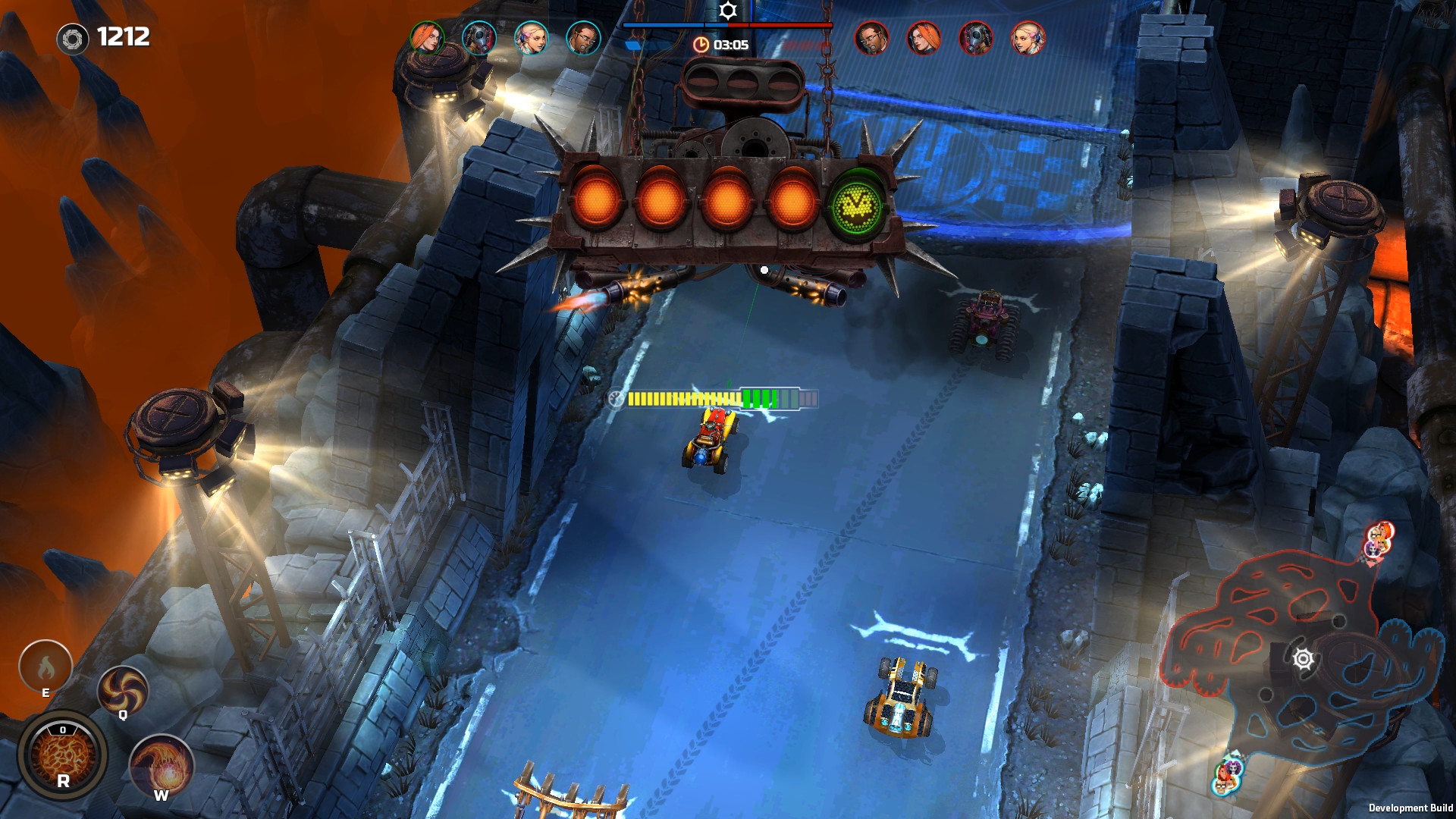Click the bomb gear marker on the minimap
1456x819 pixels.
[x=1303, y=659]
